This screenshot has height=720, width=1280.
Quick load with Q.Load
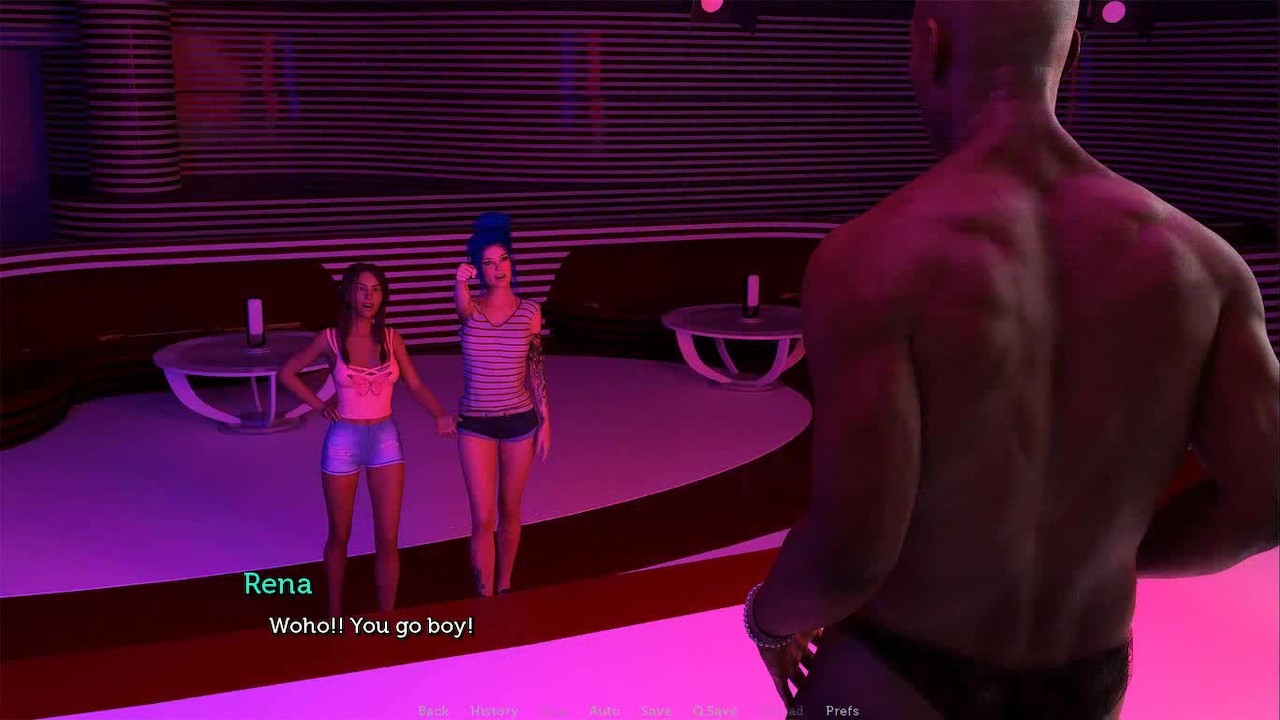click(x=781, y=711)
